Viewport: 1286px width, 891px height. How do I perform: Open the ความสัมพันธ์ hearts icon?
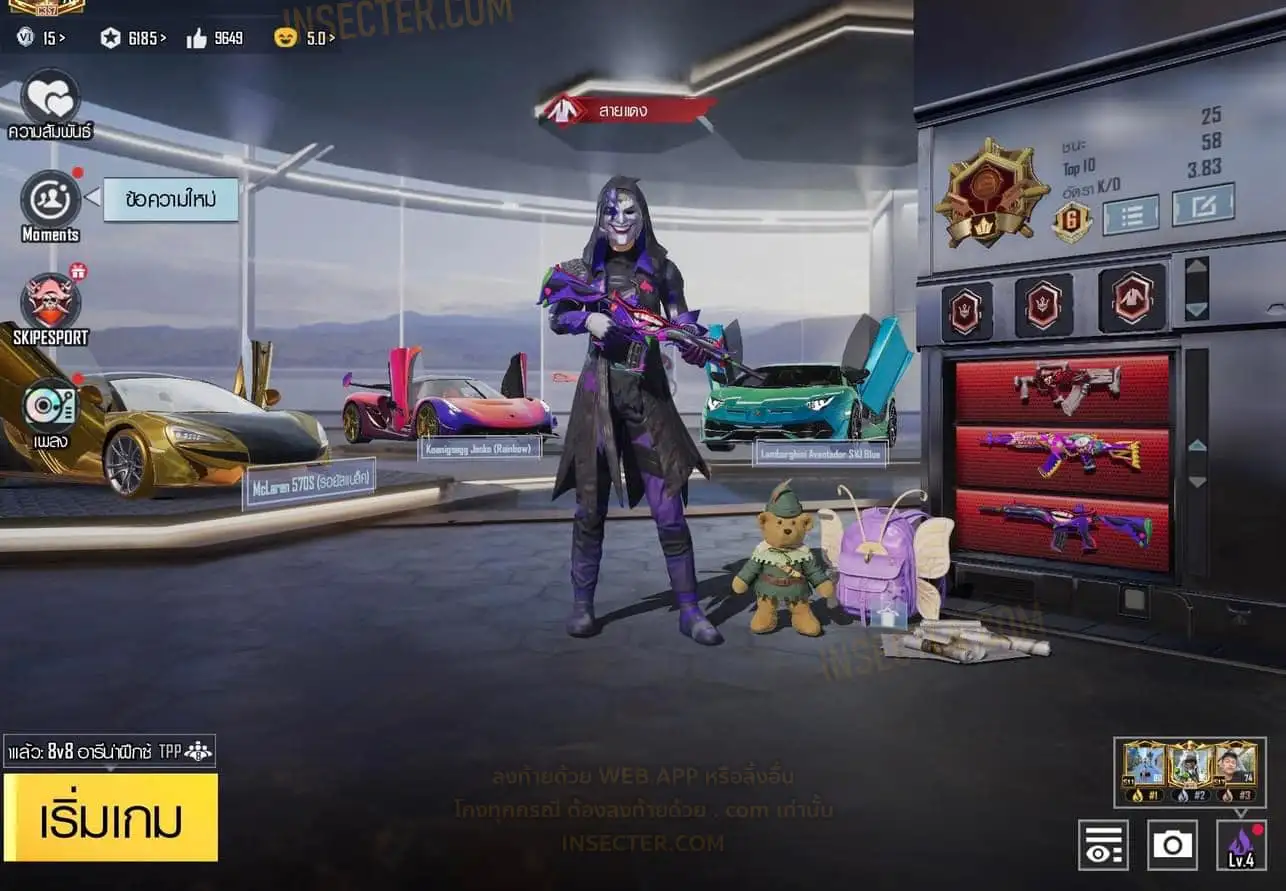(50, 97)
